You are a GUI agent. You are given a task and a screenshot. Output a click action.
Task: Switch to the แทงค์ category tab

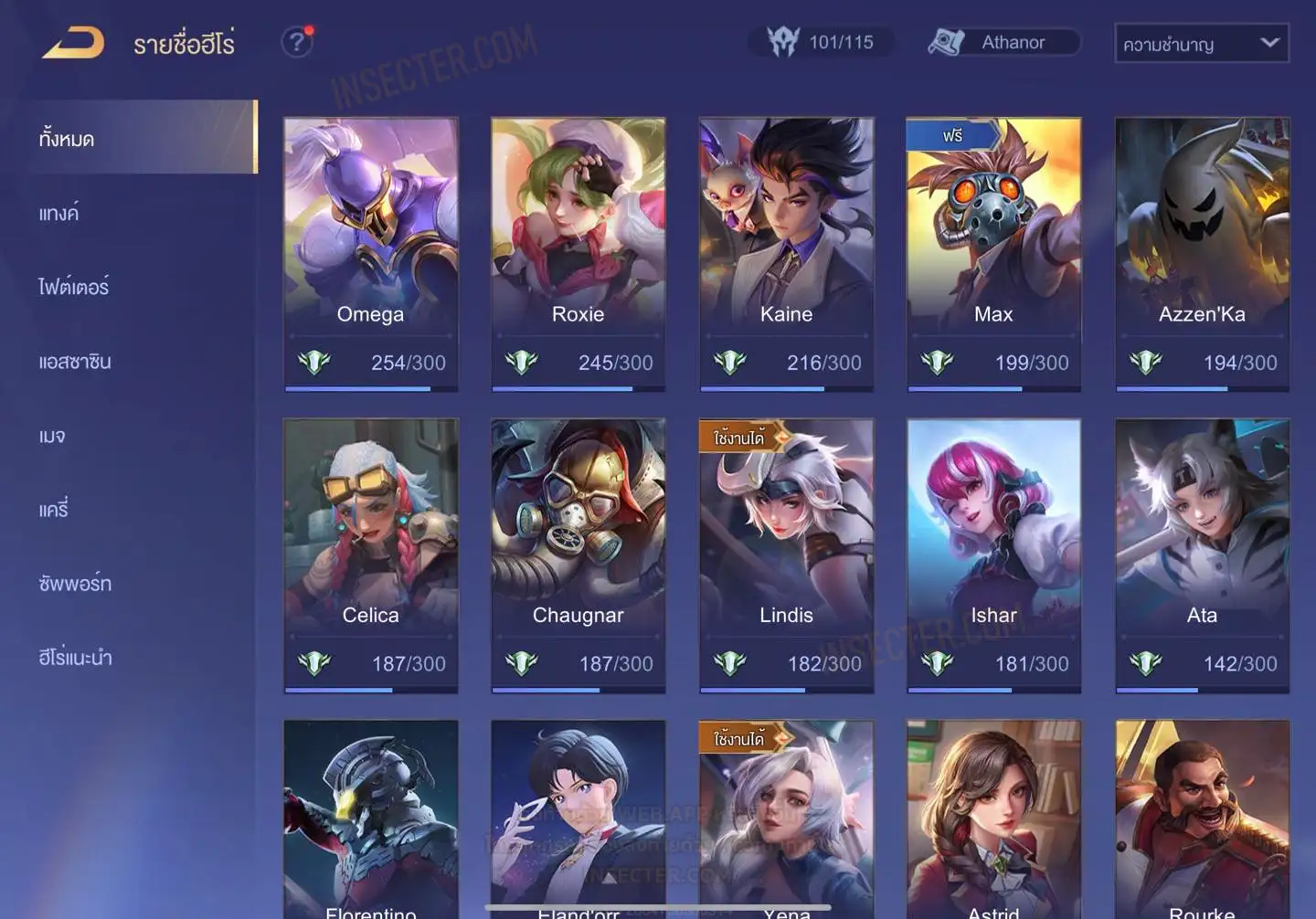coord(59,214)
